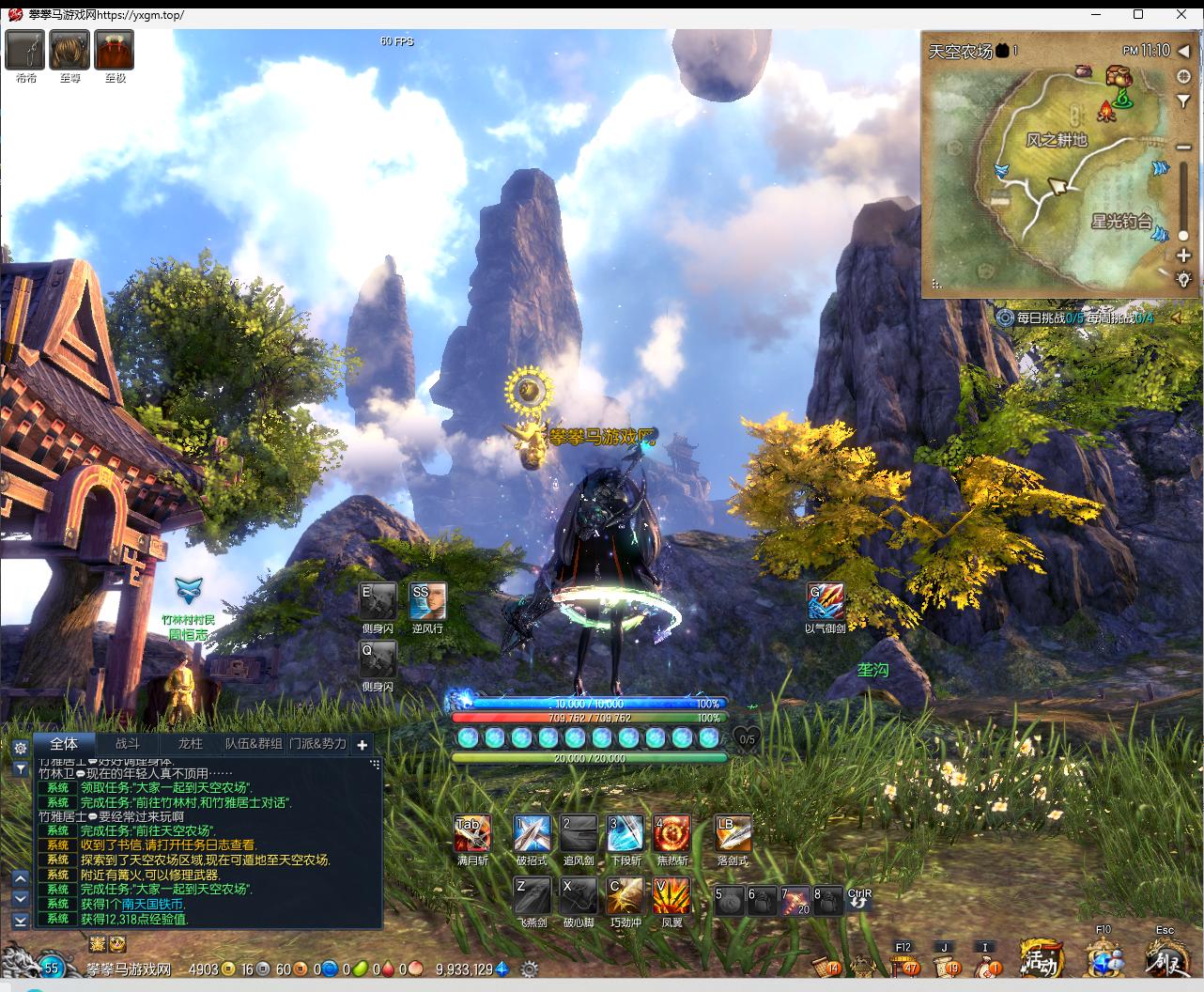Open the 剑灵 main menu button
Image resolution: width=1204 pixels, height=992 pixels.
1165,960
